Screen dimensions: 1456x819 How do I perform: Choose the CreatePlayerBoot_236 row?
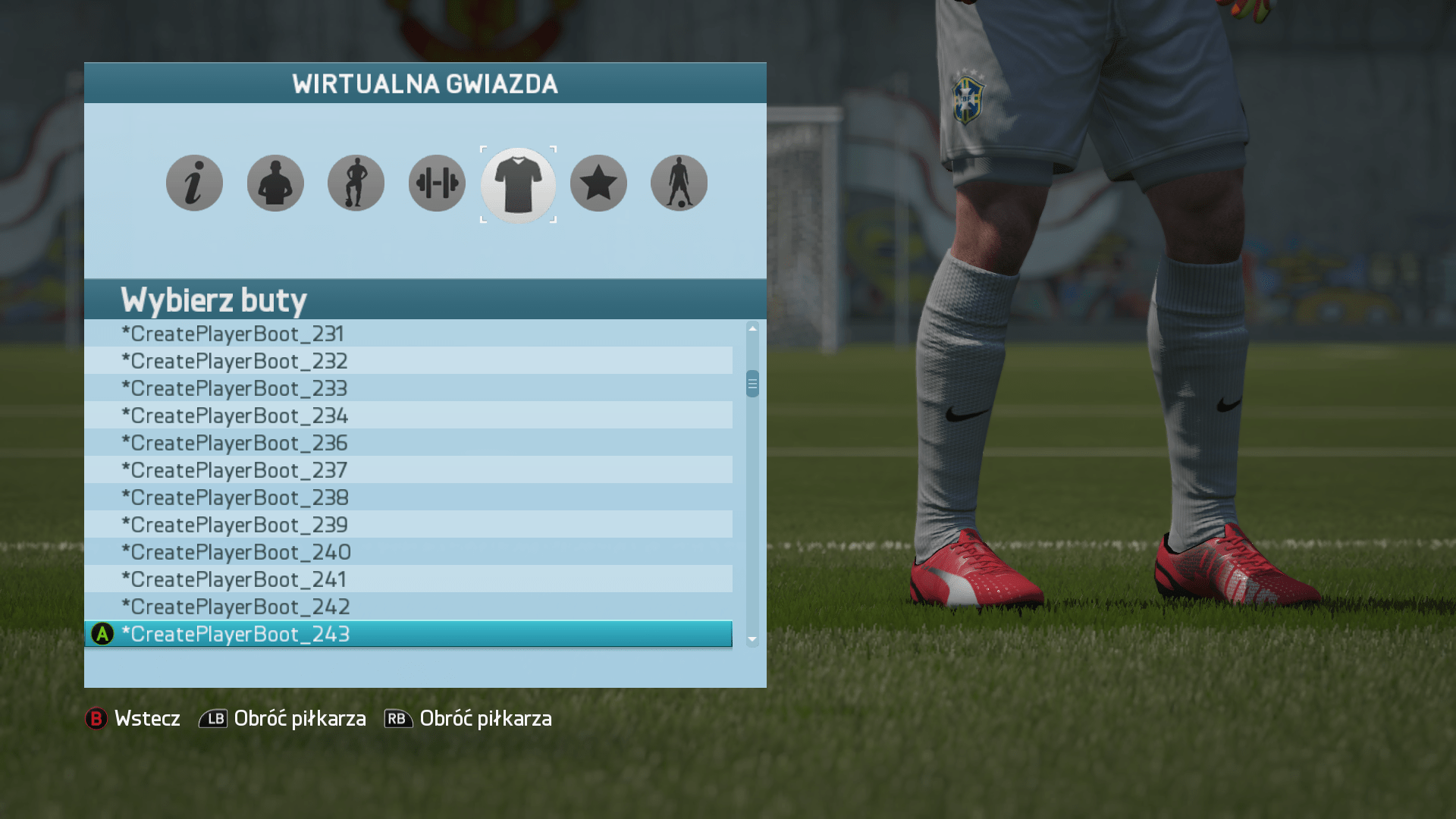pos(408,443)
